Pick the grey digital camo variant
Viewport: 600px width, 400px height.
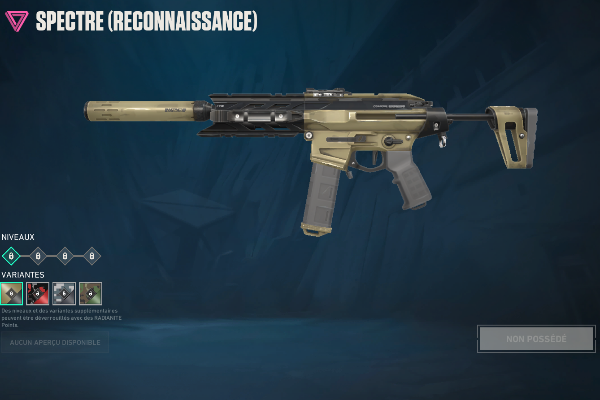(x=64, y=293)
